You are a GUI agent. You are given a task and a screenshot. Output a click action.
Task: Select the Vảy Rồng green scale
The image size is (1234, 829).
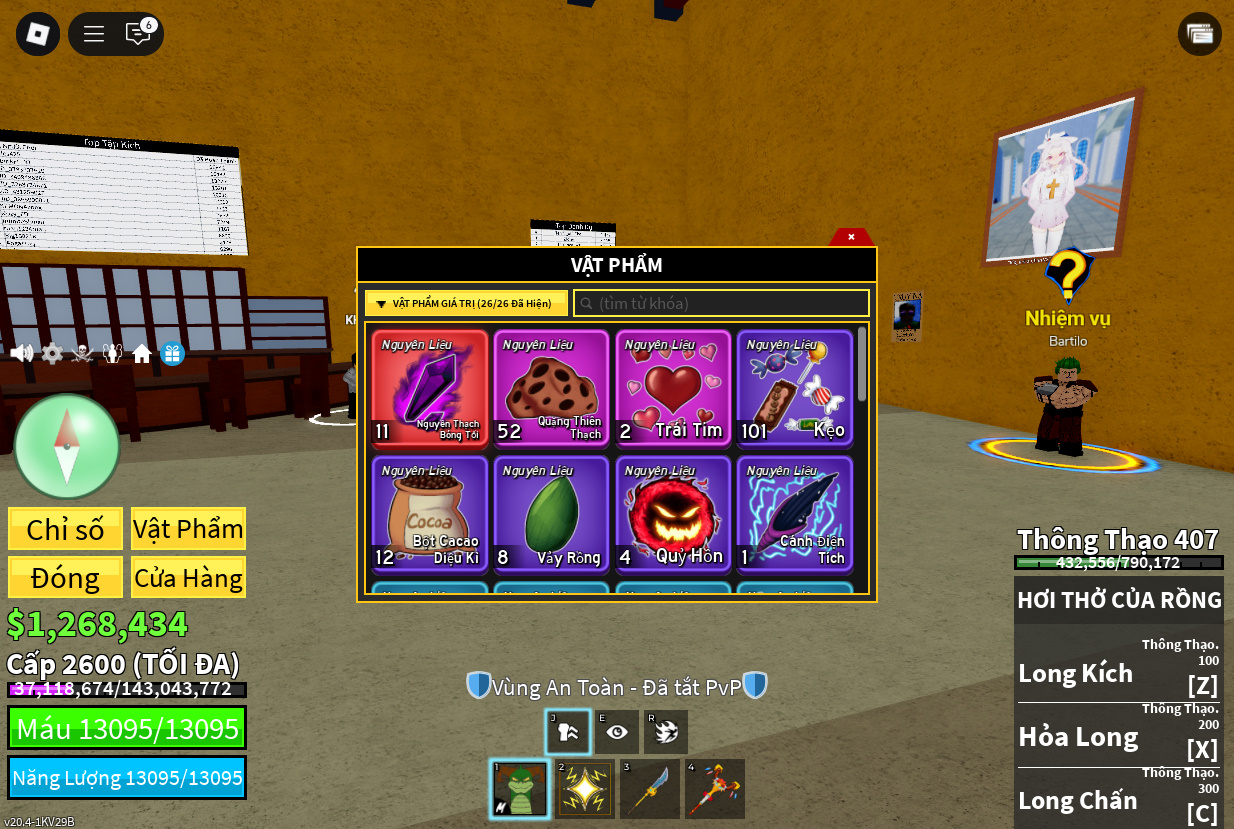point(551,514)
